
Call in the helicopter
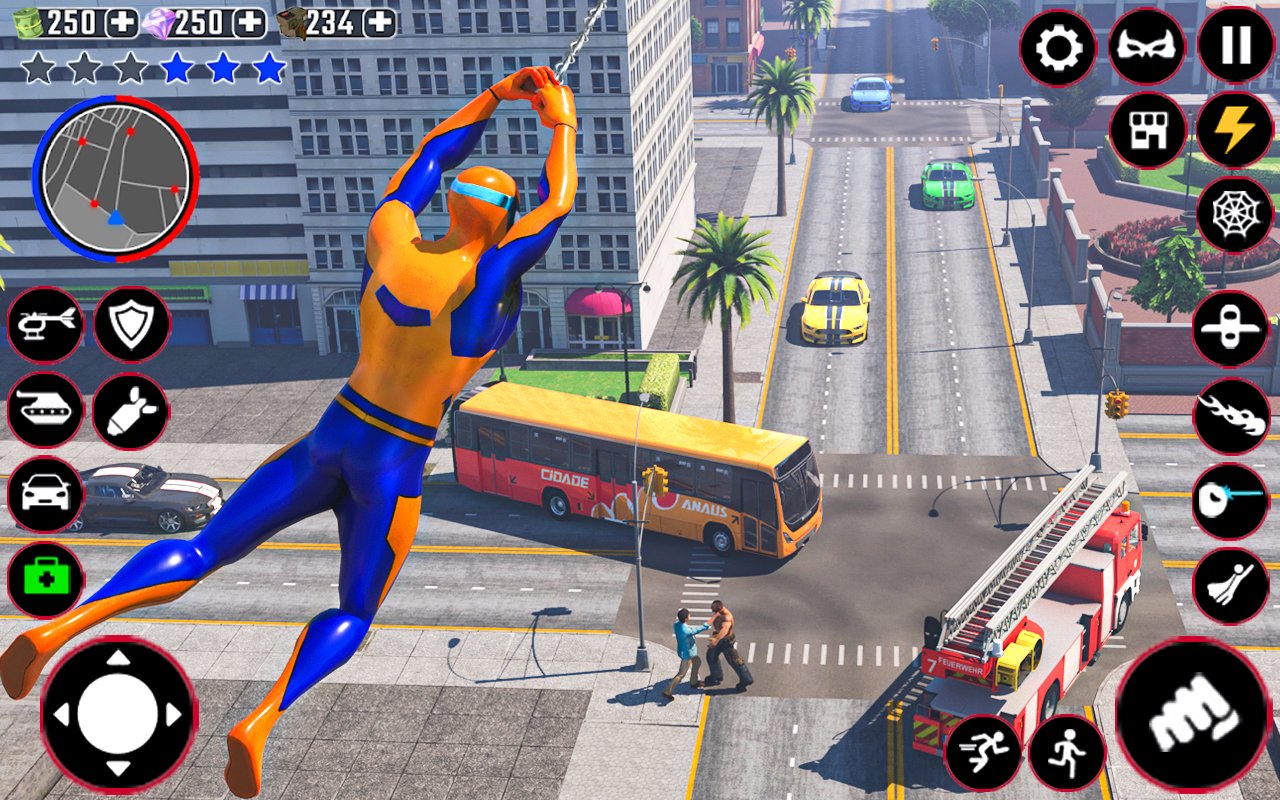(x=46, y=324)
